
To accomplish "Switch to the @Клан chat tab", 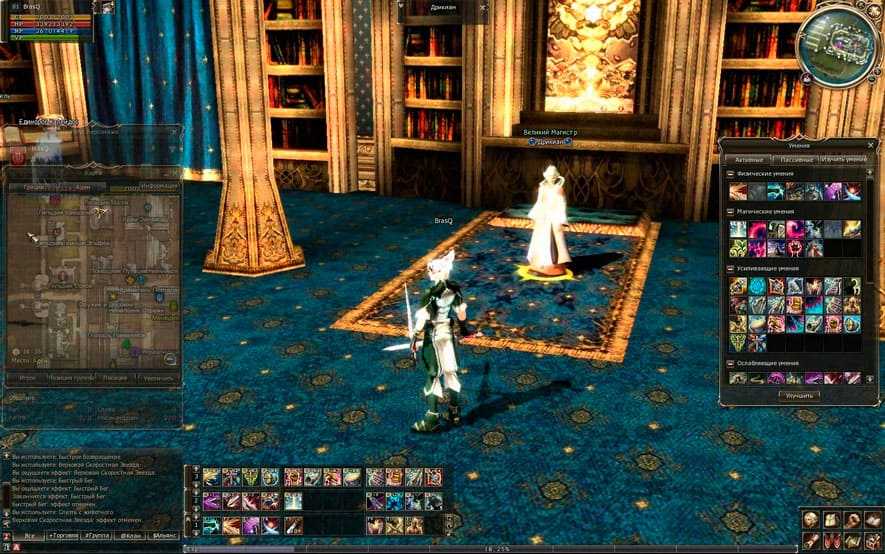I will (x=130, y=536).
